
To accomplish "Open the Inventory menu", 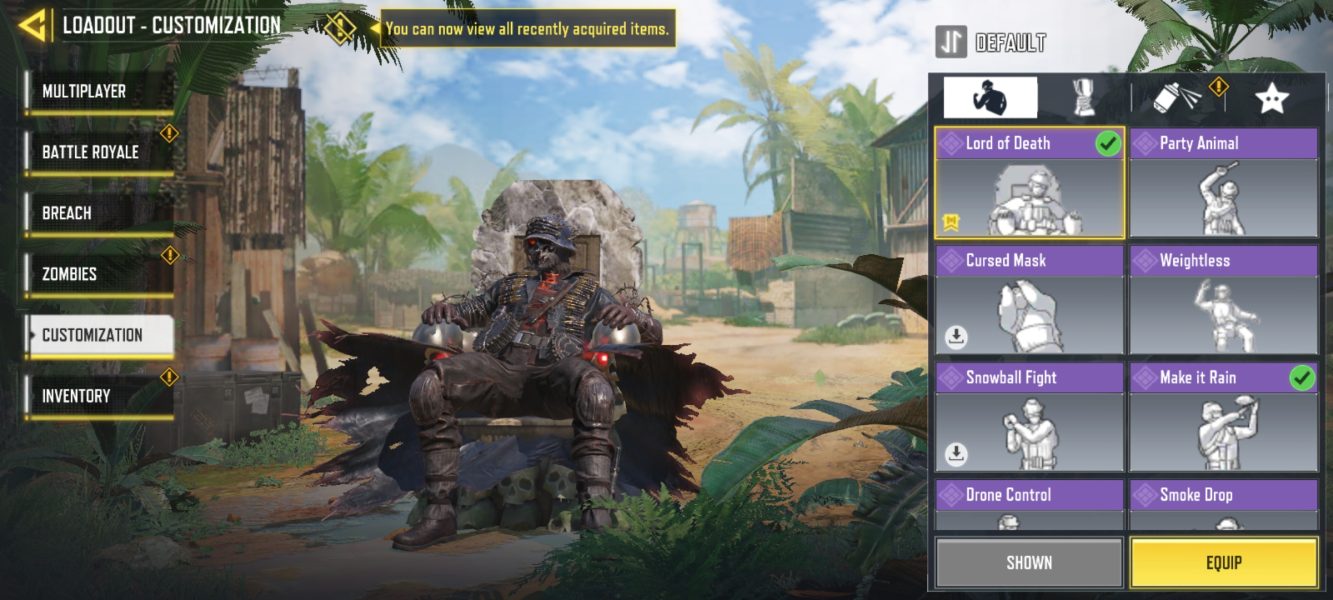I will (98, 397).
